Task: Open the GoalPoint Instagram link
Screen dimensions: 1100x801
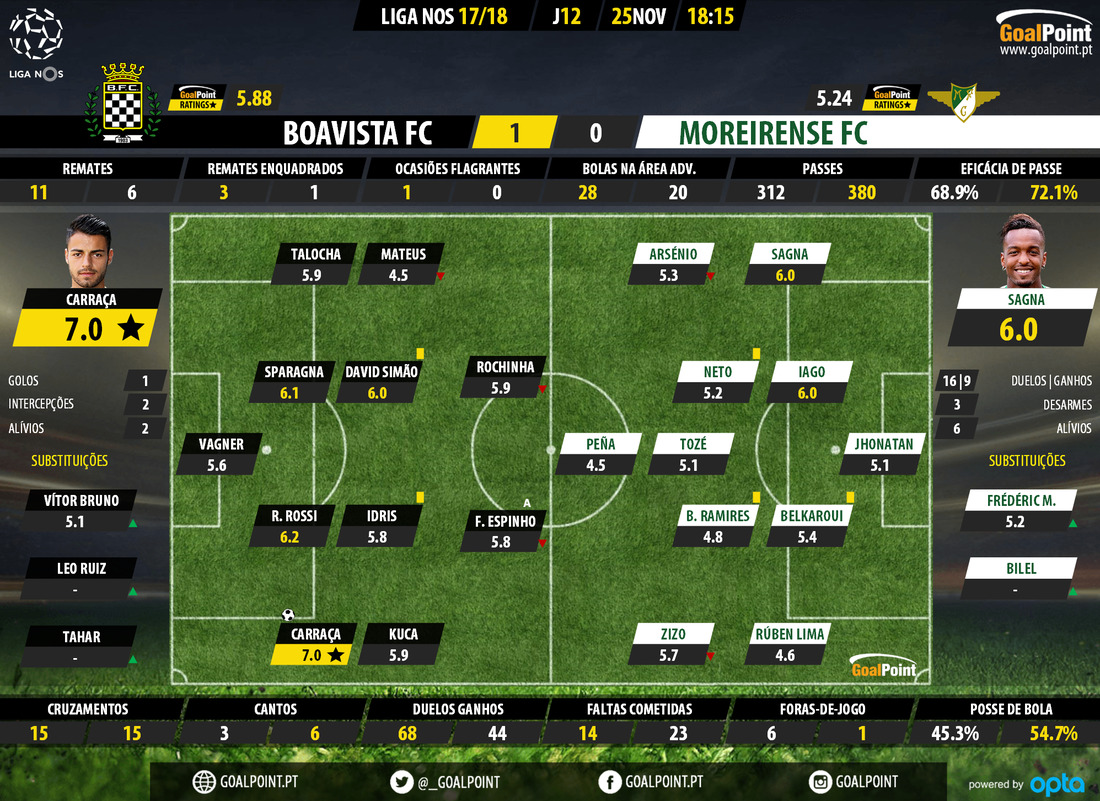Action: coord(854,781)
